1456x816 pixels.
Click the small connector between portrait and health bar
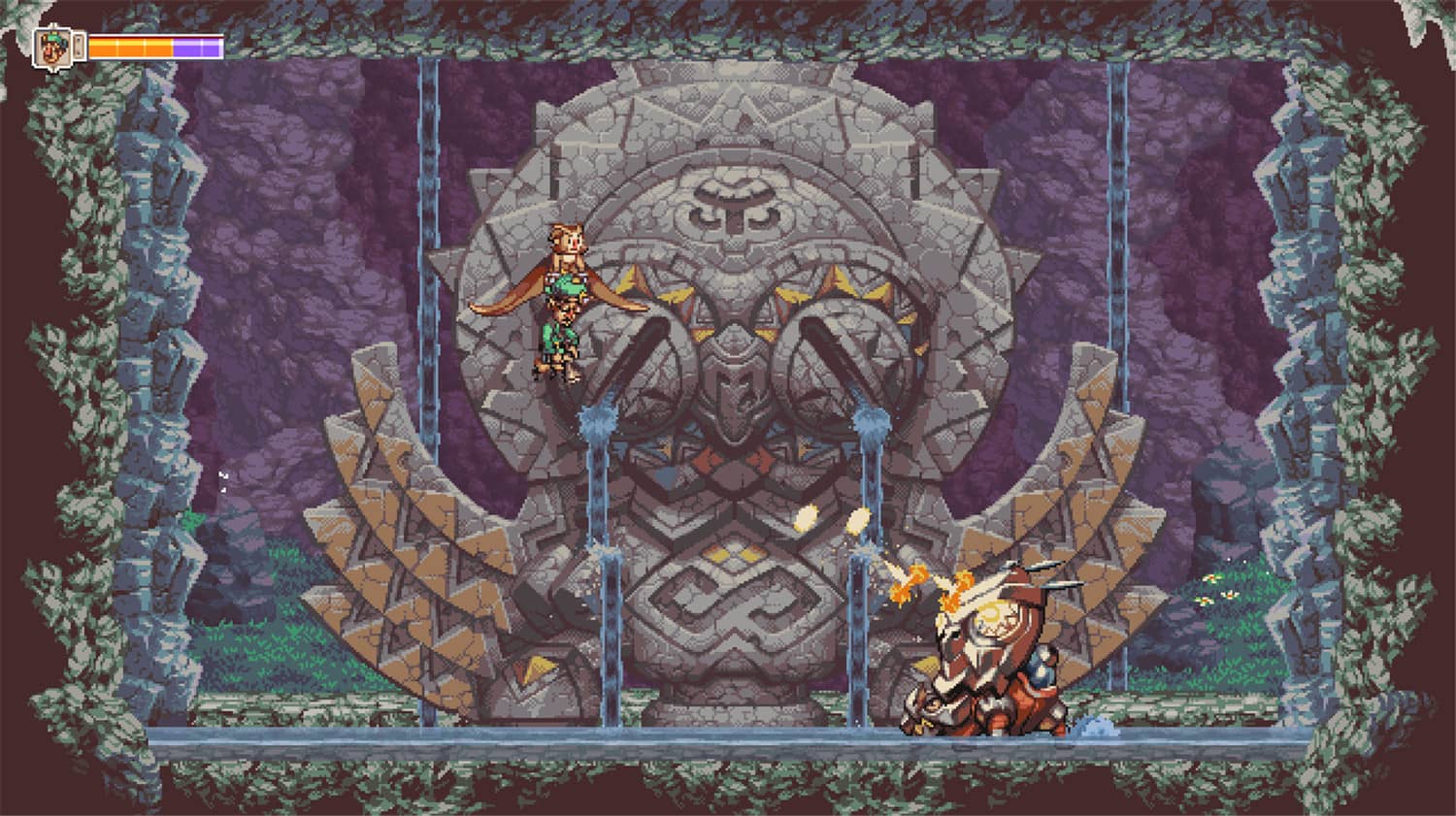79,47
